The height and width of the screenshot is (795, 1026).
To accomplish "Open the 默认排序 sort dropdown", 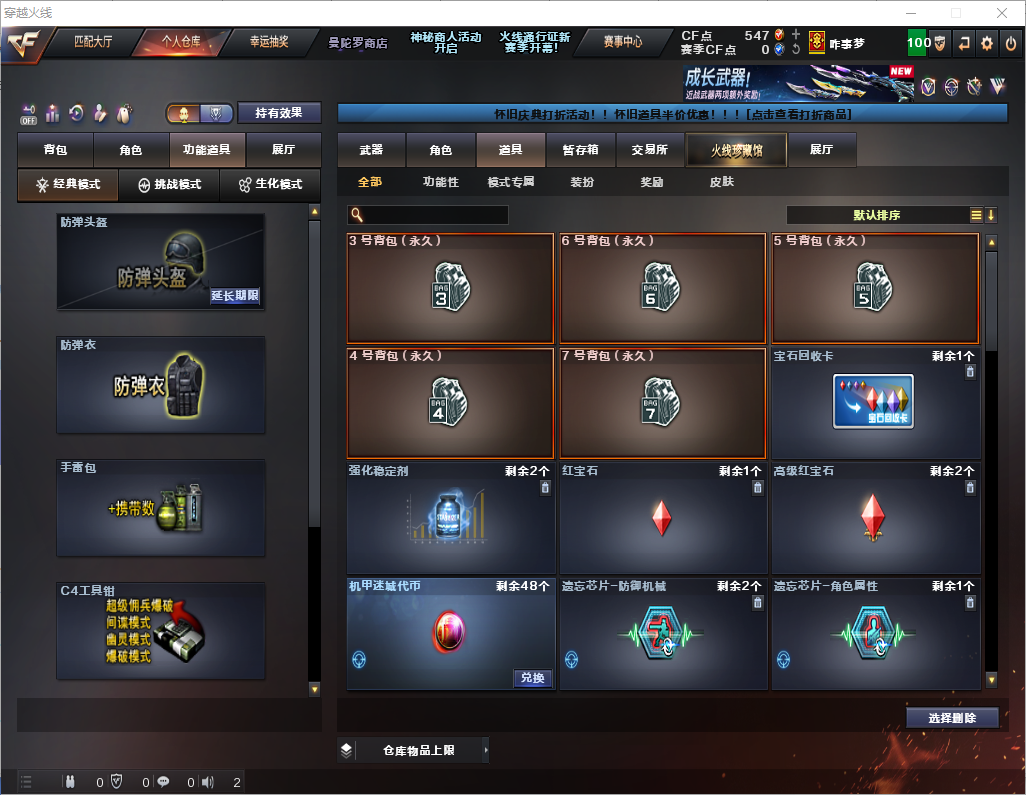I will click(877, 215).
